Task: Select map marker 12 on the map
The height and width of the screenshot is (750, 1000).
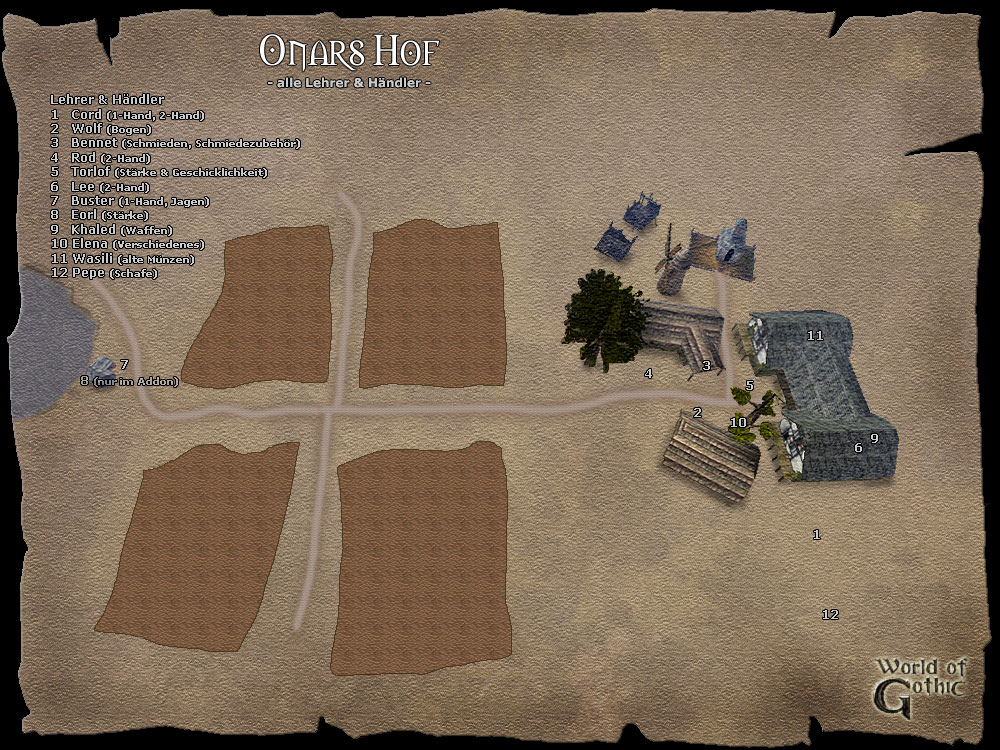Action: [829, 615]
